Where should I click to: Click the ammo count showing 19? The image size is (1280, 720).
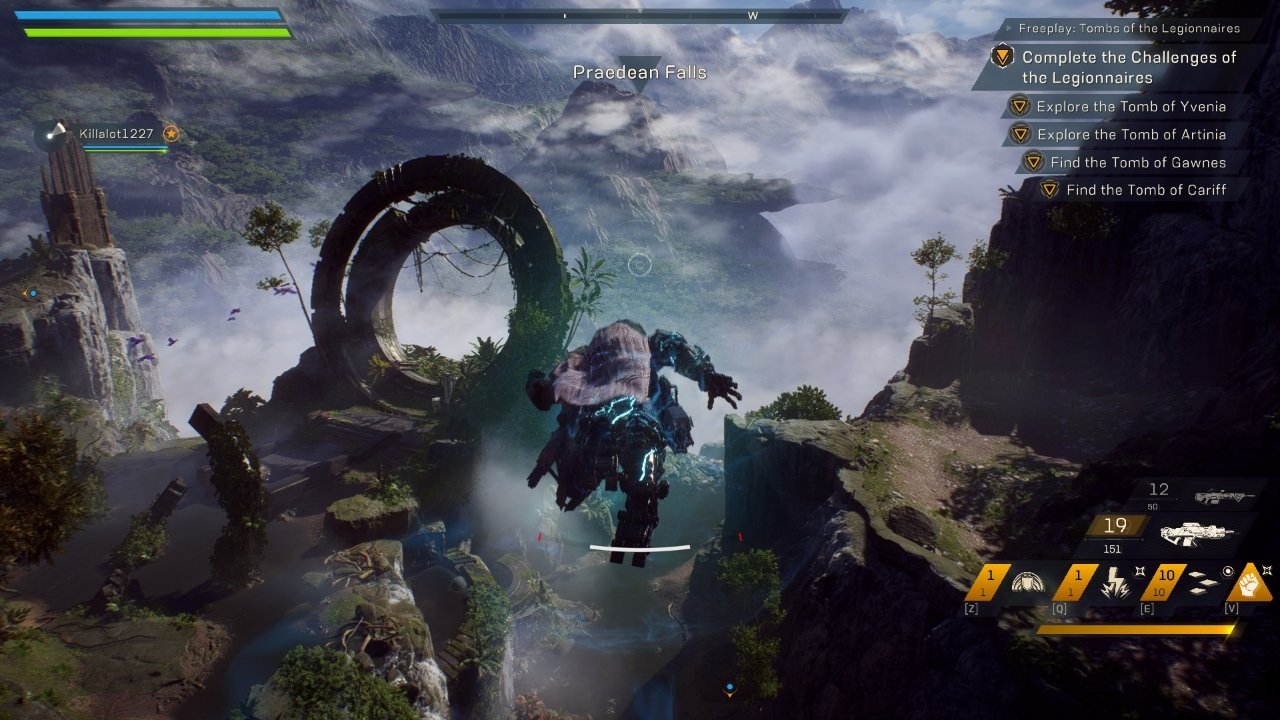click(x=1114, y=524)
